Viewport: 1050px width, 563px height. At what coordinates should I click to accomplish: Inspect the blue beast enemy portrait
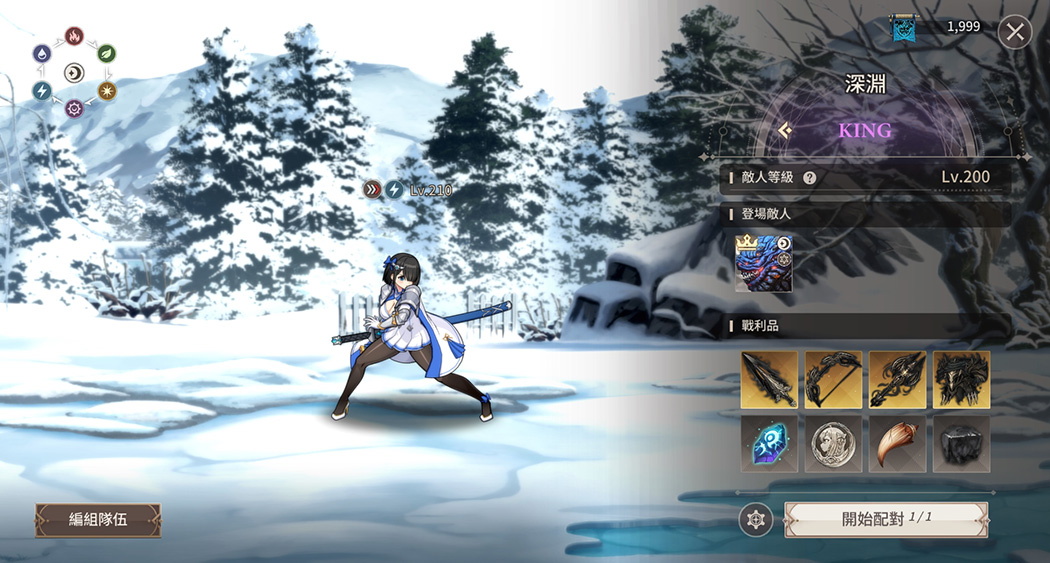[763, 264]
